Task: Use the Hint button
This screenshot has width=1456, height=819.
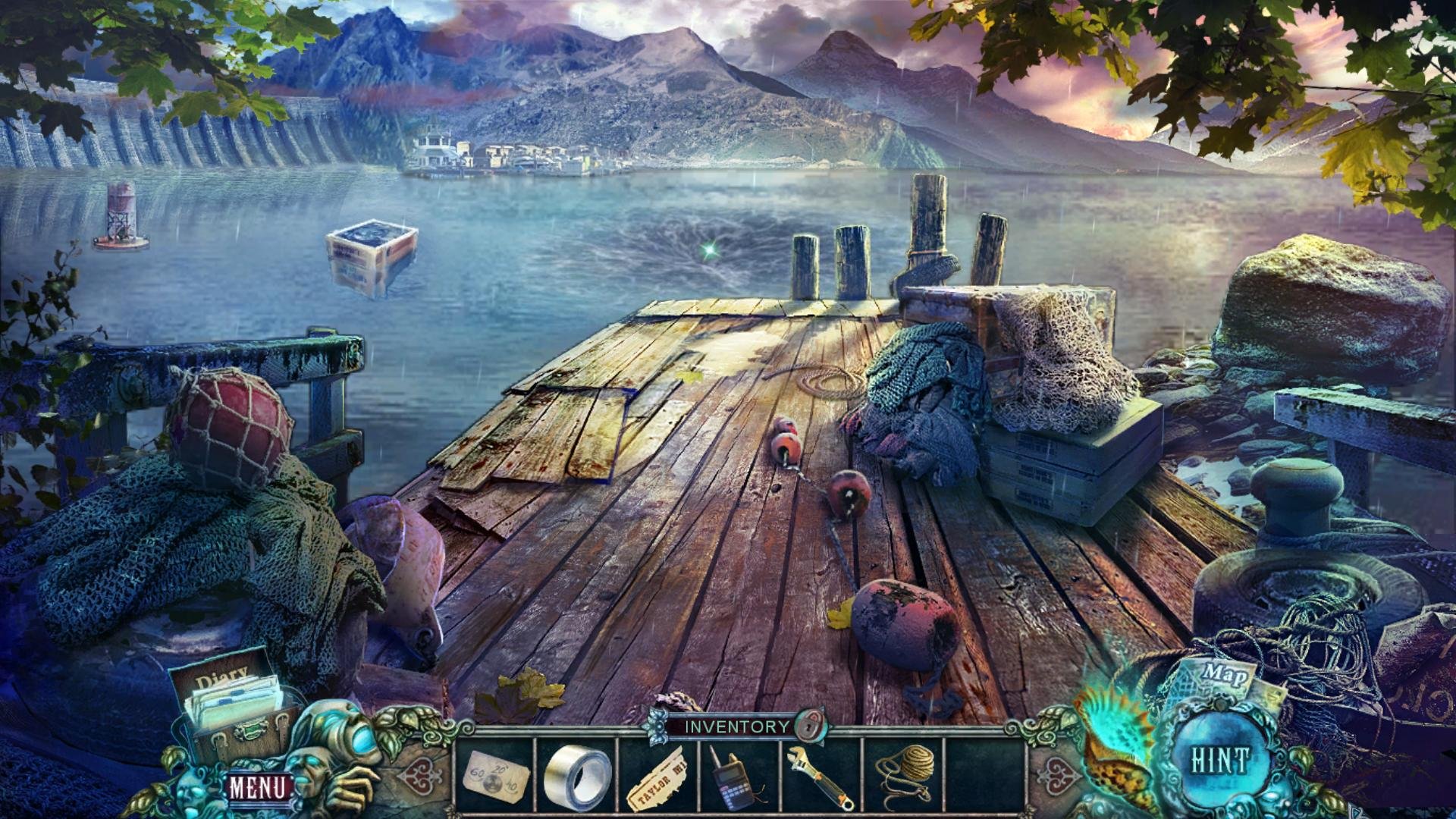Action: 1219,761
